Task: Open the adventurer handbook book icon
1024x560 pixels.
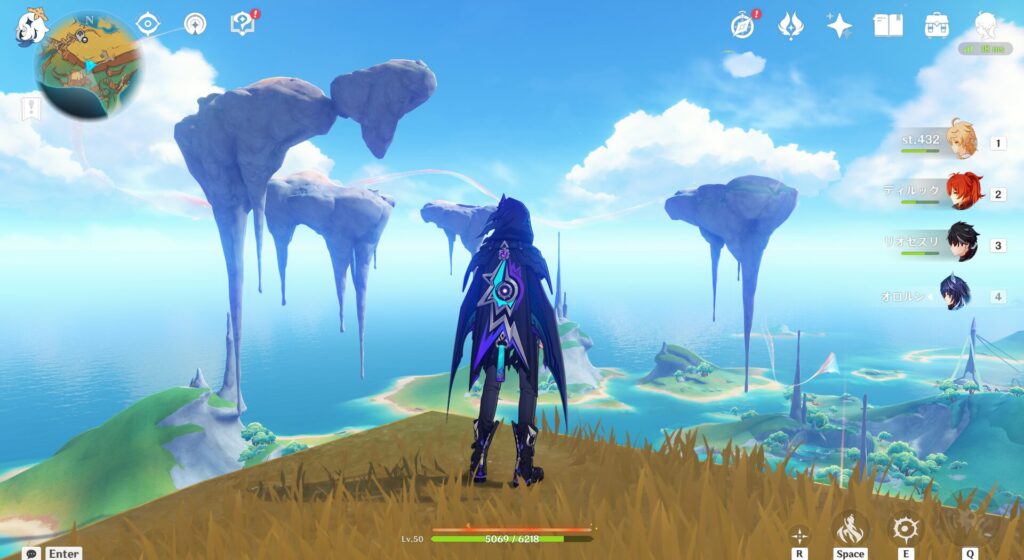Action: point(888,25)
